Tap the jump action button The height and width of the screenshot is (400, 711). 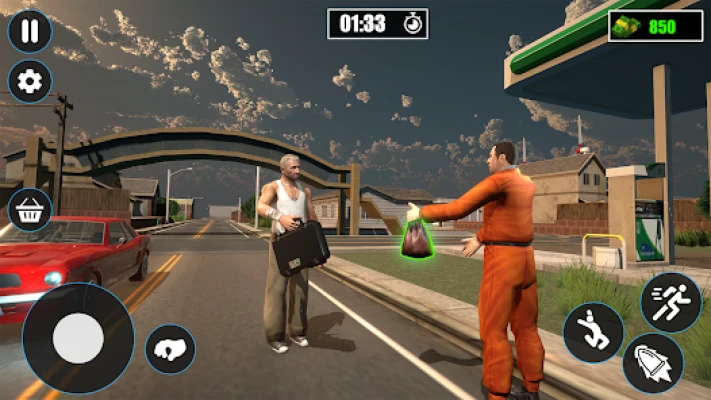point(593,333)
